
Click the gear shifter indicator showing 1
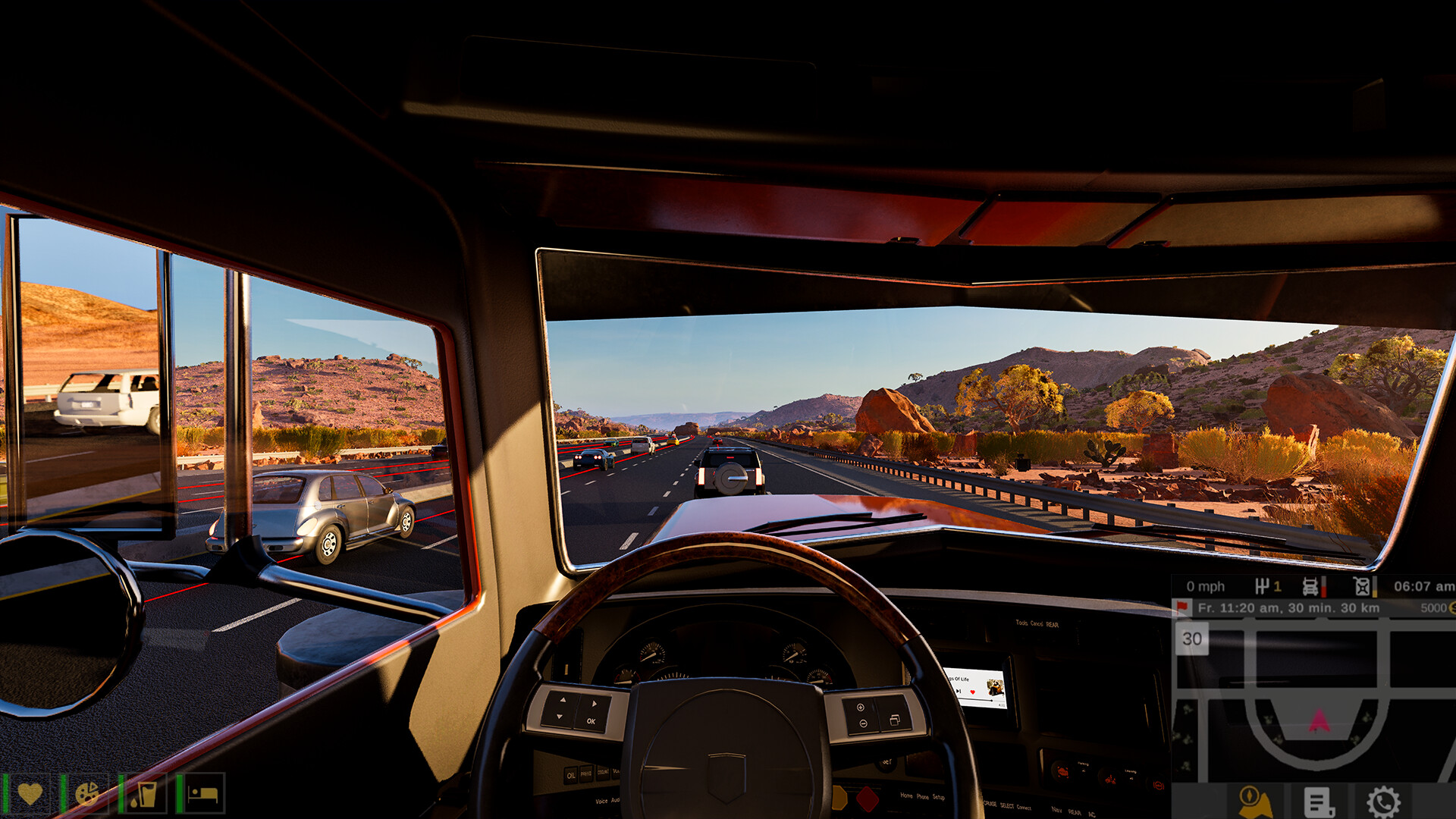[x=1268, y=586]
